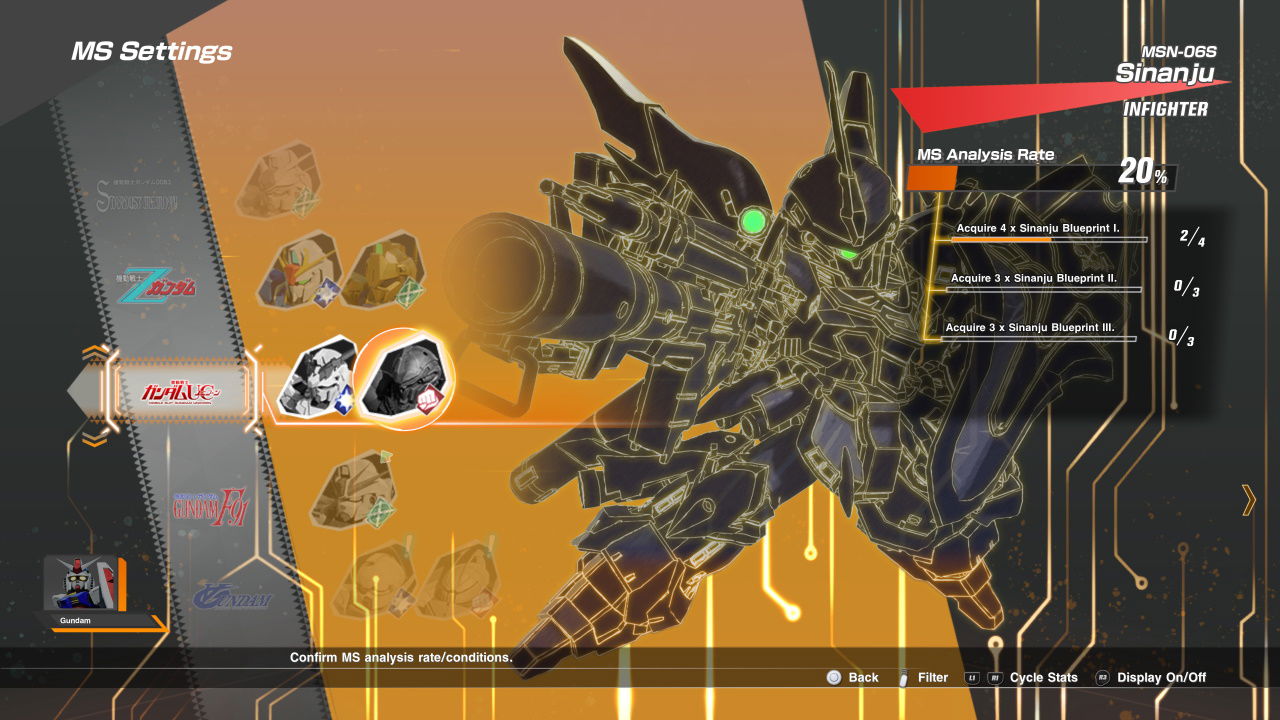Pick the blue V Gundam series logo

click(232, 598)
